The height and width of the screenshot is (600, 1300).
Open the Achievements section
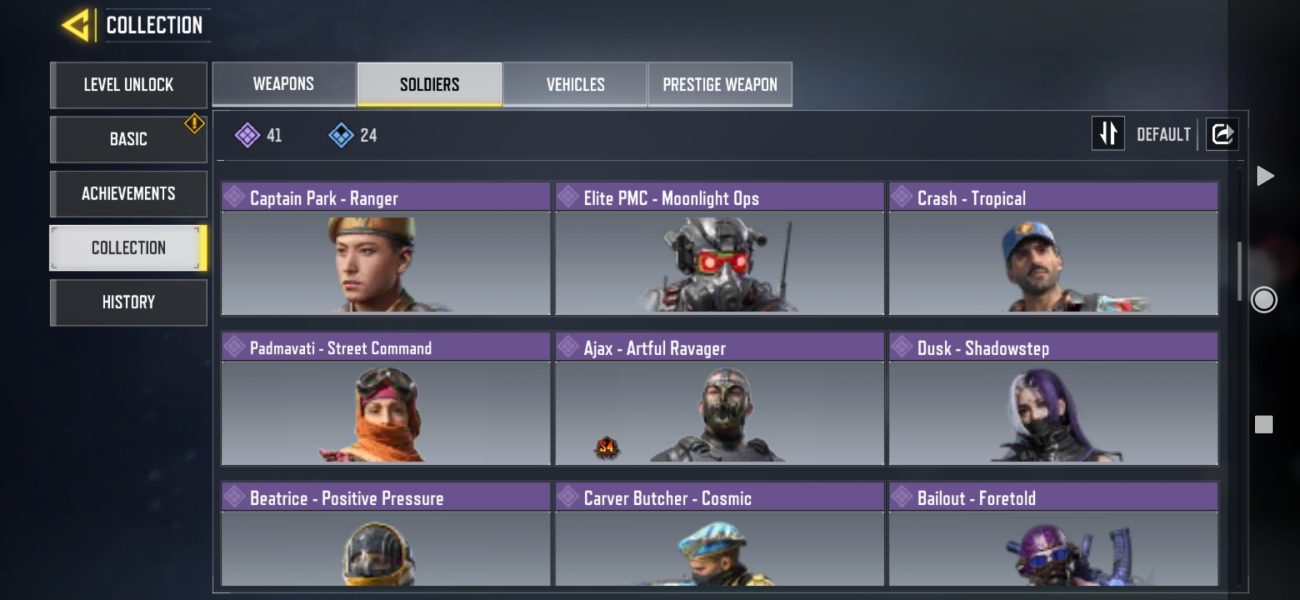coord(128,193)
